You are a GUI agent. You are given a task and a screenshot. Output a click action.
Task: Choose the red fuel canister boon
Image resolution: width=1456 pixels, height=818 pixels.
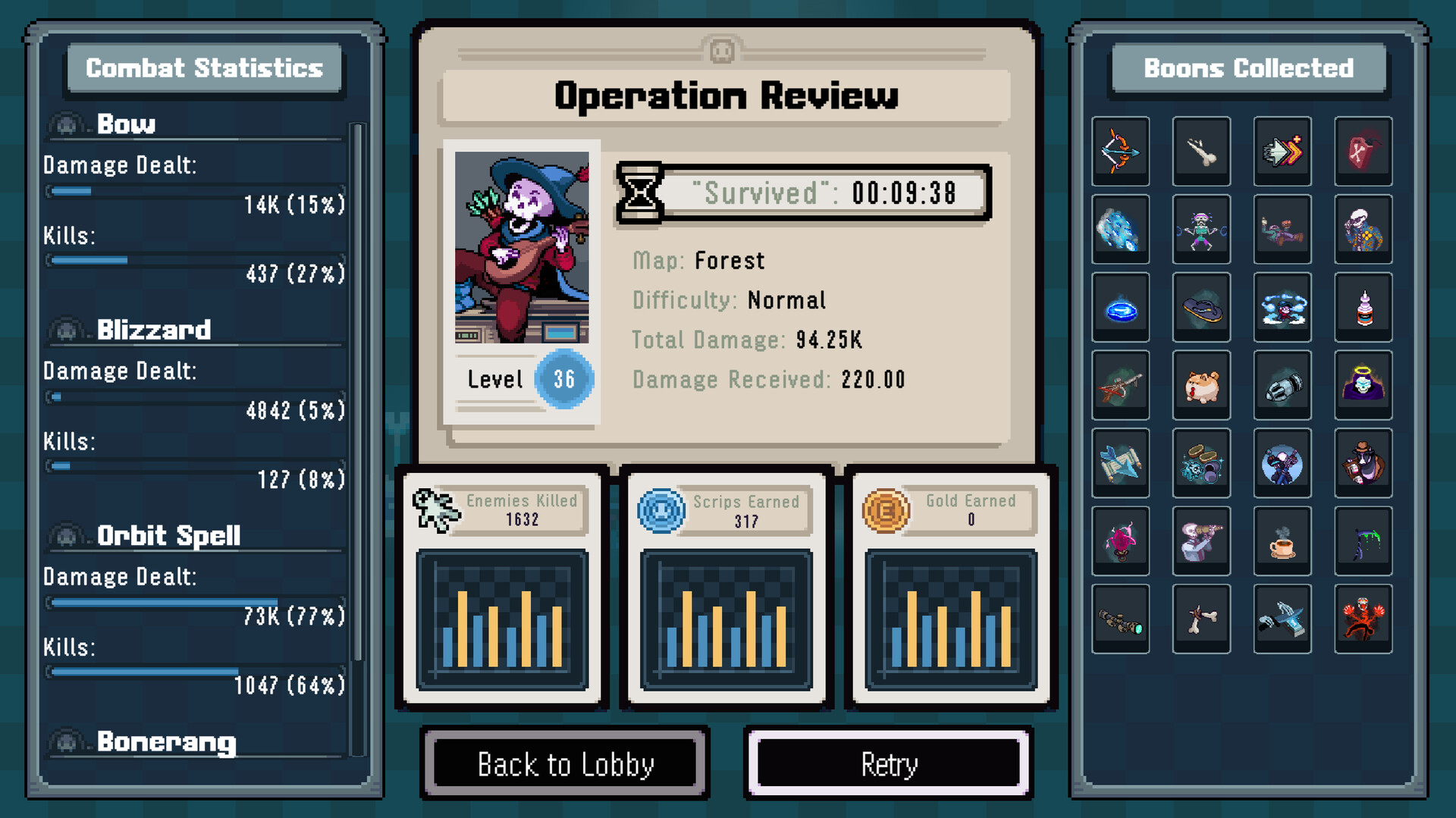pyautogui.click(x=1363, y=151)
